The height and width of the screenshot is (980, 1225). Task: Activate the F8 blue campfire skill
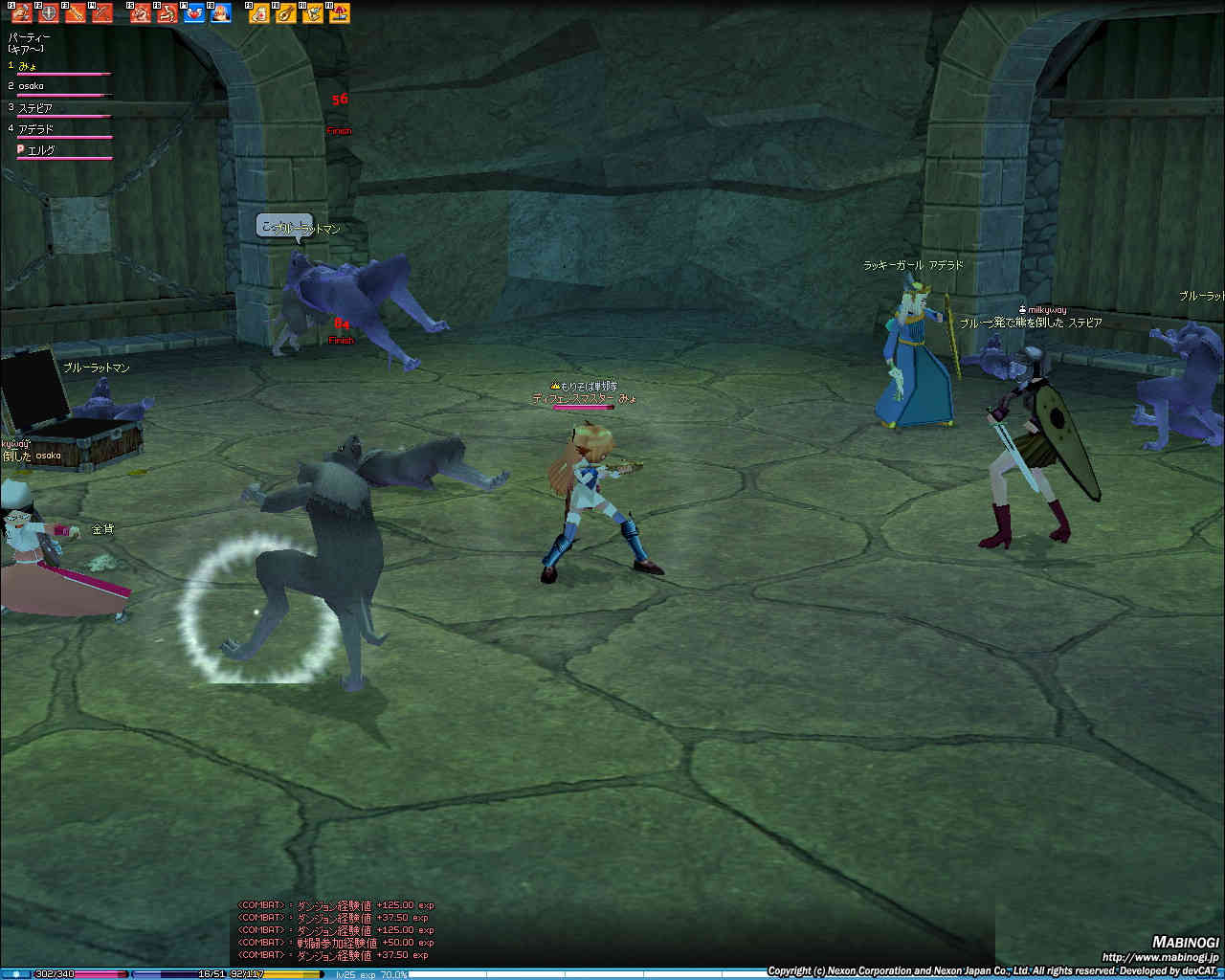click(x=221, y=13)
